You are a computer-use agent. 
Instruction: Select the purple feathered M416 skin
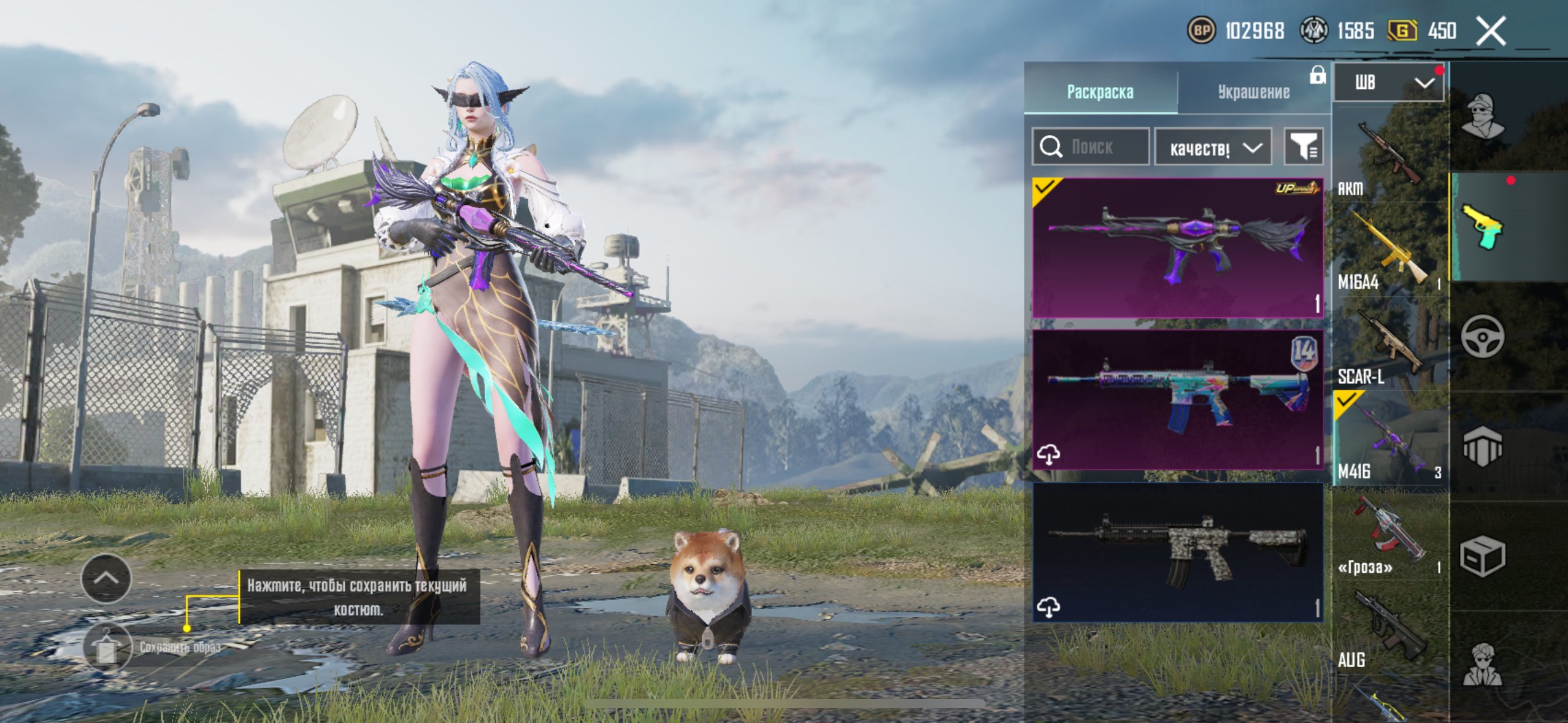pyautogui.click(x=1177, y=248)
